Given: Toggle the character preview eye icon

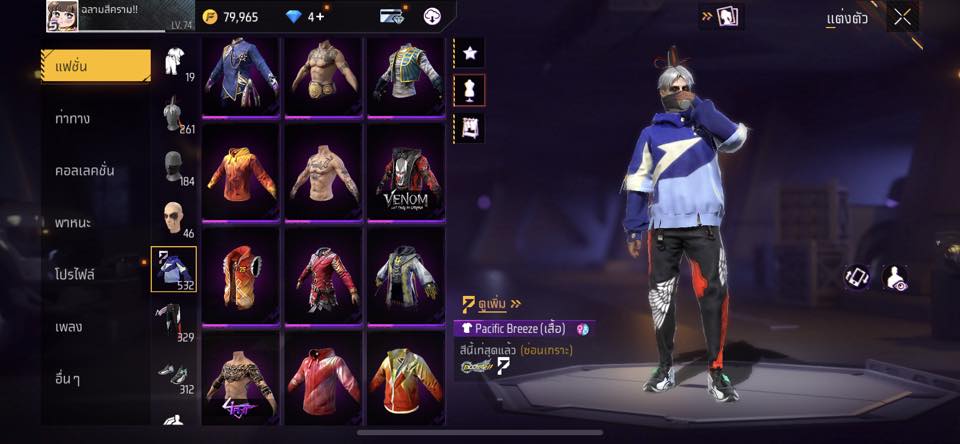Looking at the screenshot, I should click(x=896, y=278).
